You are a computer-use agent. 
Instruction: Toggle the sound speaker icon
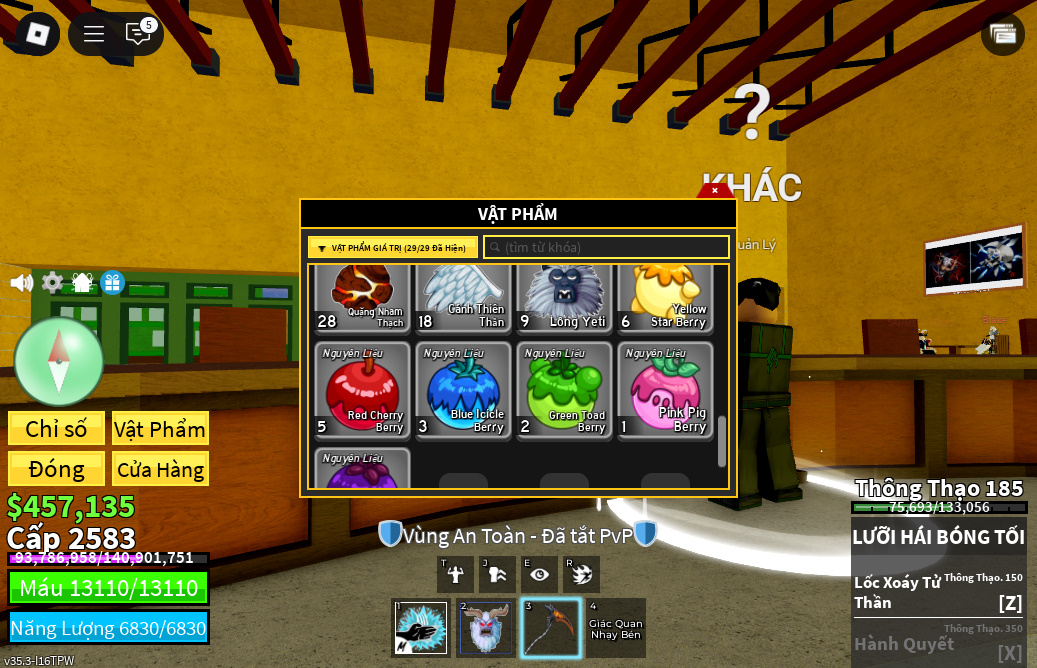tap(21, 283)
